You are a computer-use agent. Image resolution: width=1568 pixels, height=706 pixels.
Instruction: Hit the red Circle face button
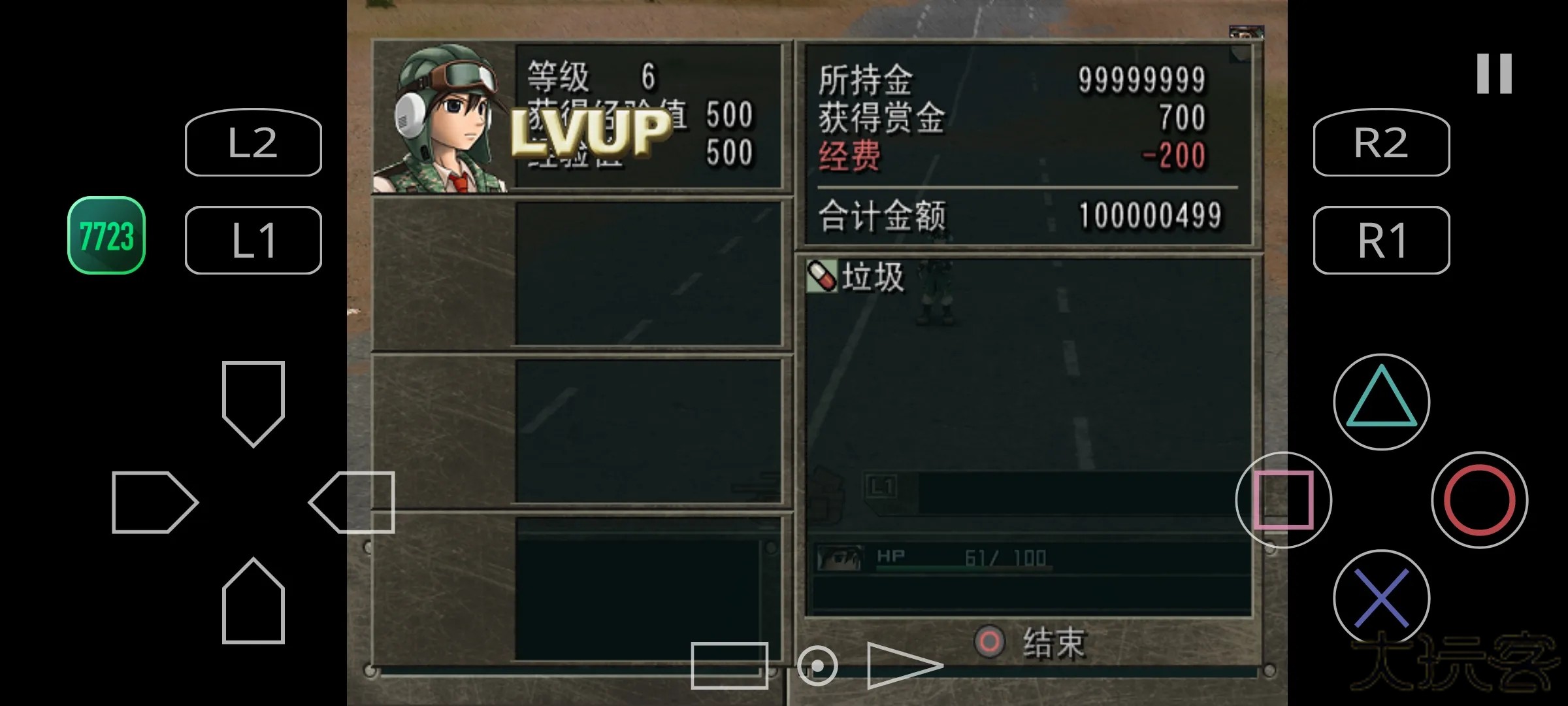click(1479, 500)
